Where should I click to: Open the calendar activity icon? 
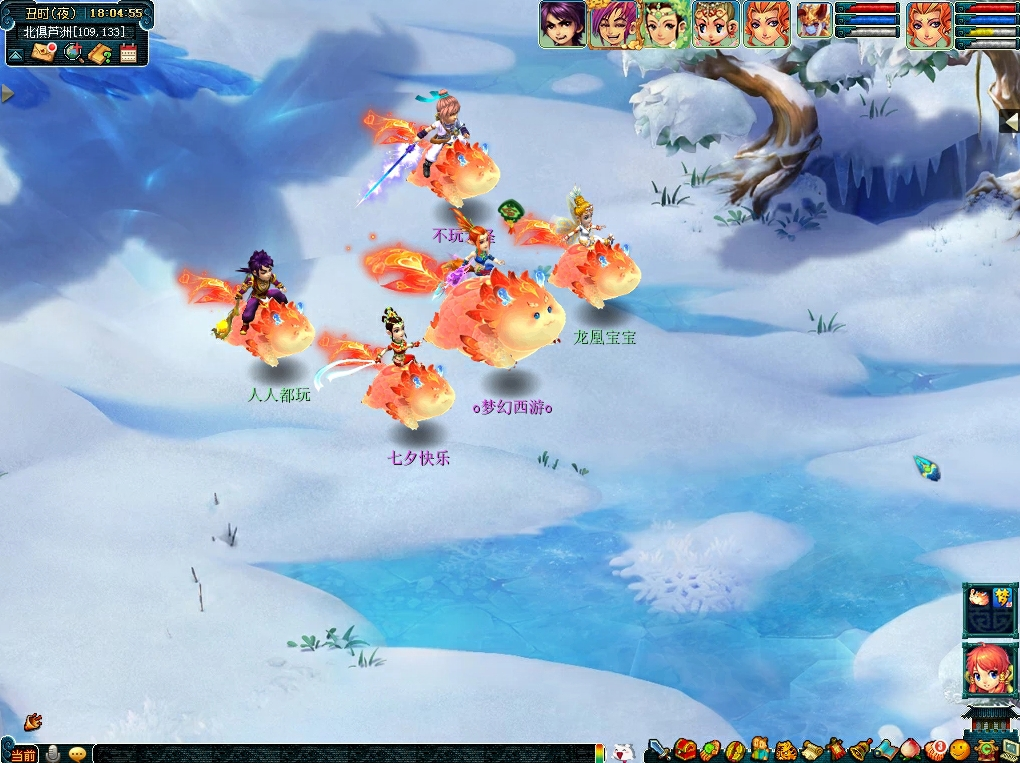128,53
